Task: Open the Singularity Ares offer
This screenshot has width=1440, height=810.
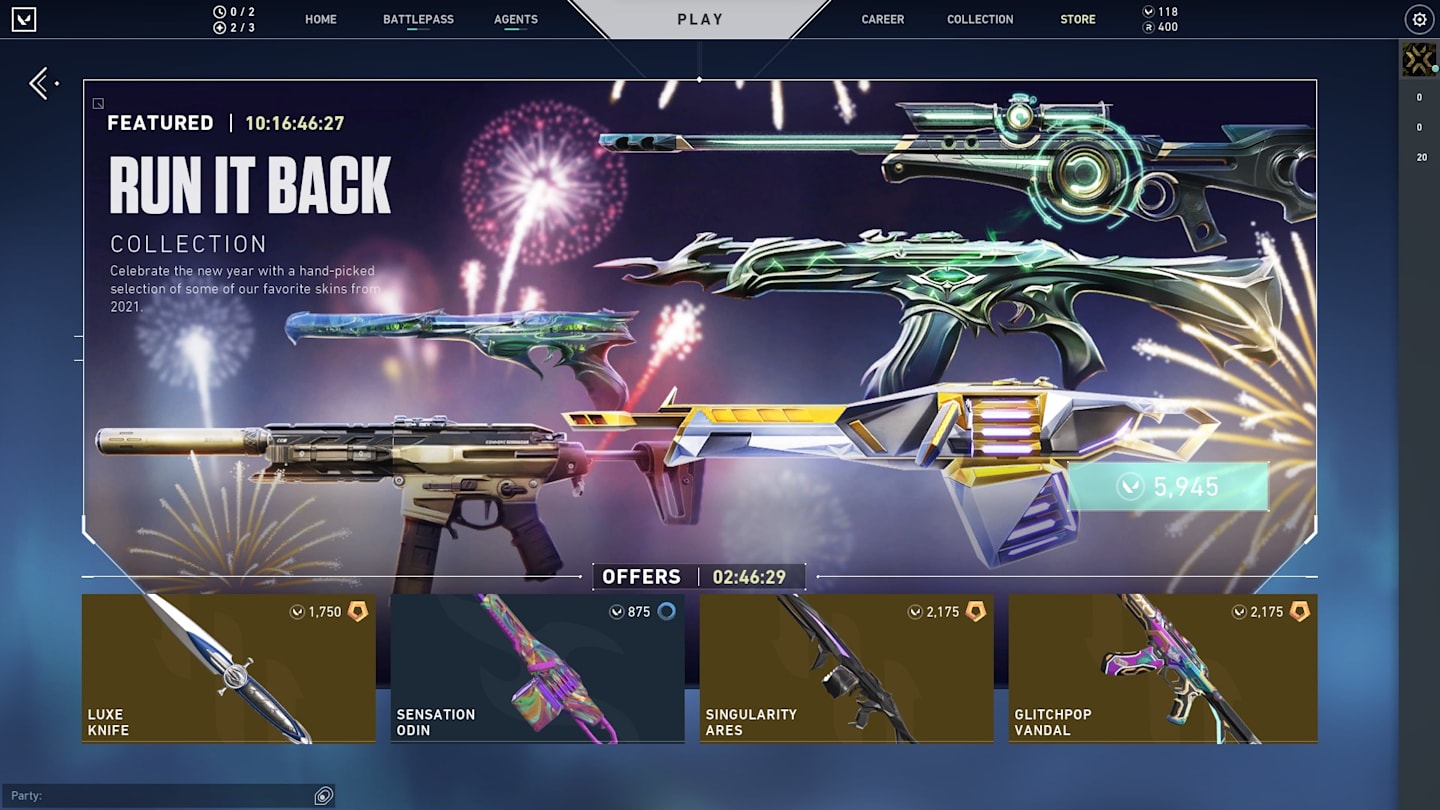Action: pyautogui.click(x=847, y=668)
